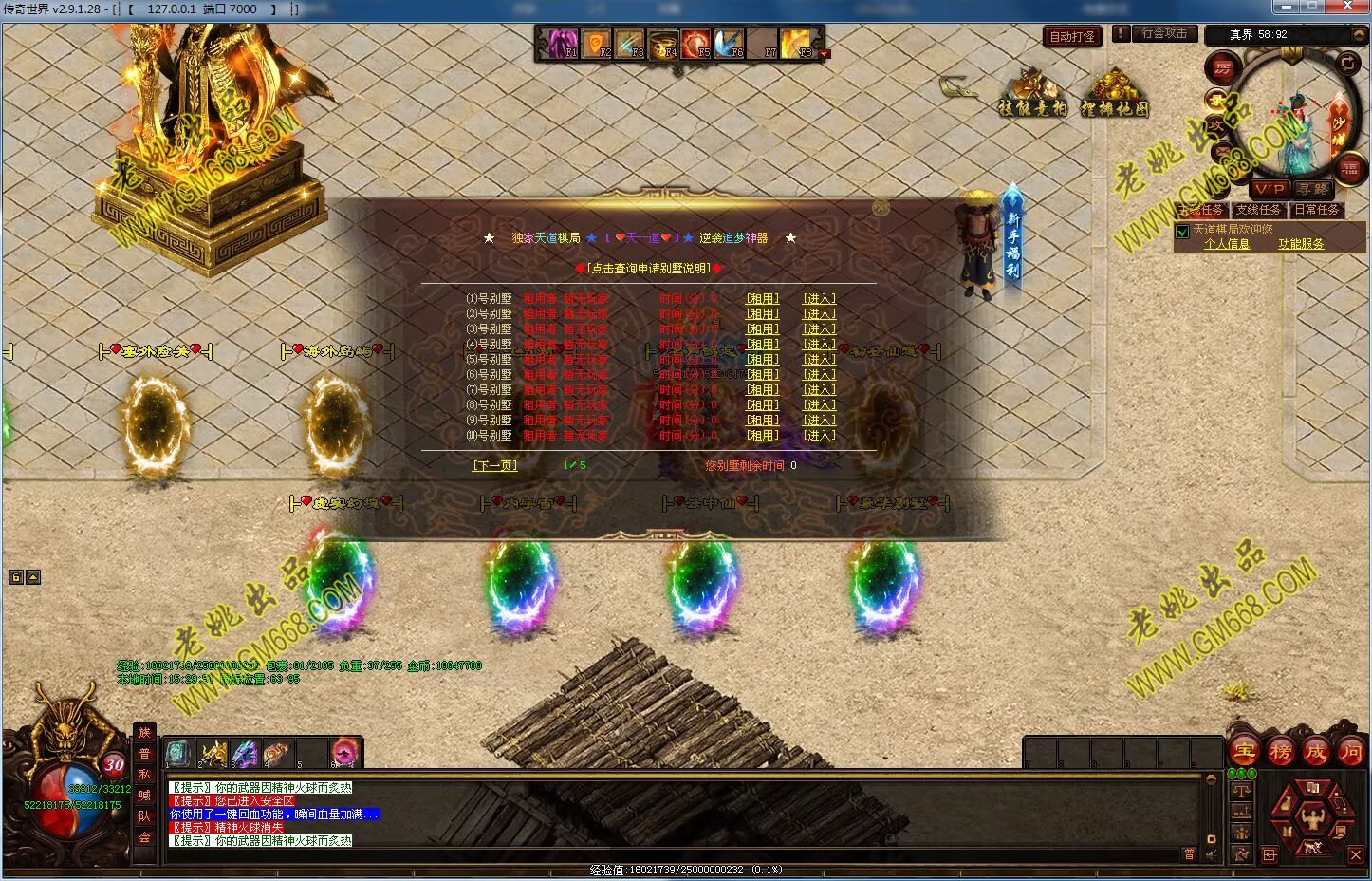Open the skill auction (技能竞拍) icon
This screenshot has width=1372, height=881.
coord(1032,93)
